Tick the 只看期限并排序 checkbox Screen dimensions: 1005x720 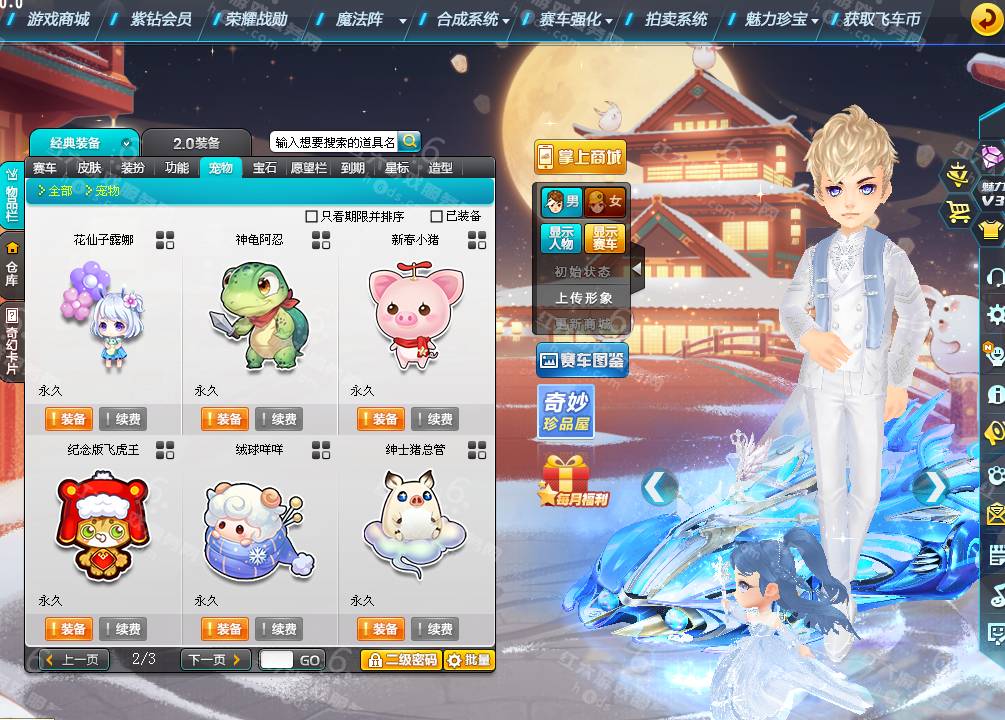(x=312, y=216)
